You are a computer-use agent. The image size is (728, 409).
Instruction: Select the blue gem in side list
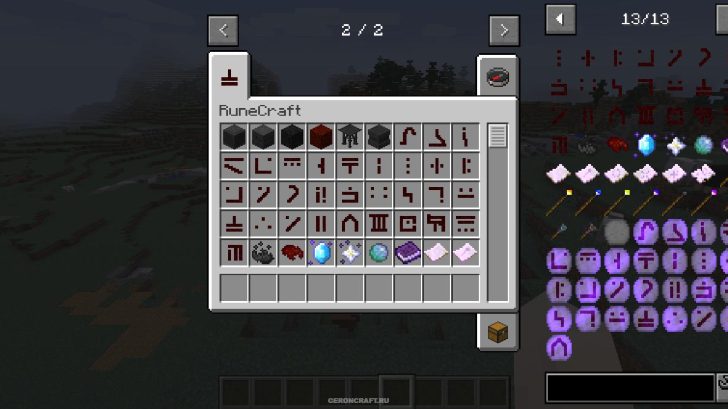pos(646,145)
